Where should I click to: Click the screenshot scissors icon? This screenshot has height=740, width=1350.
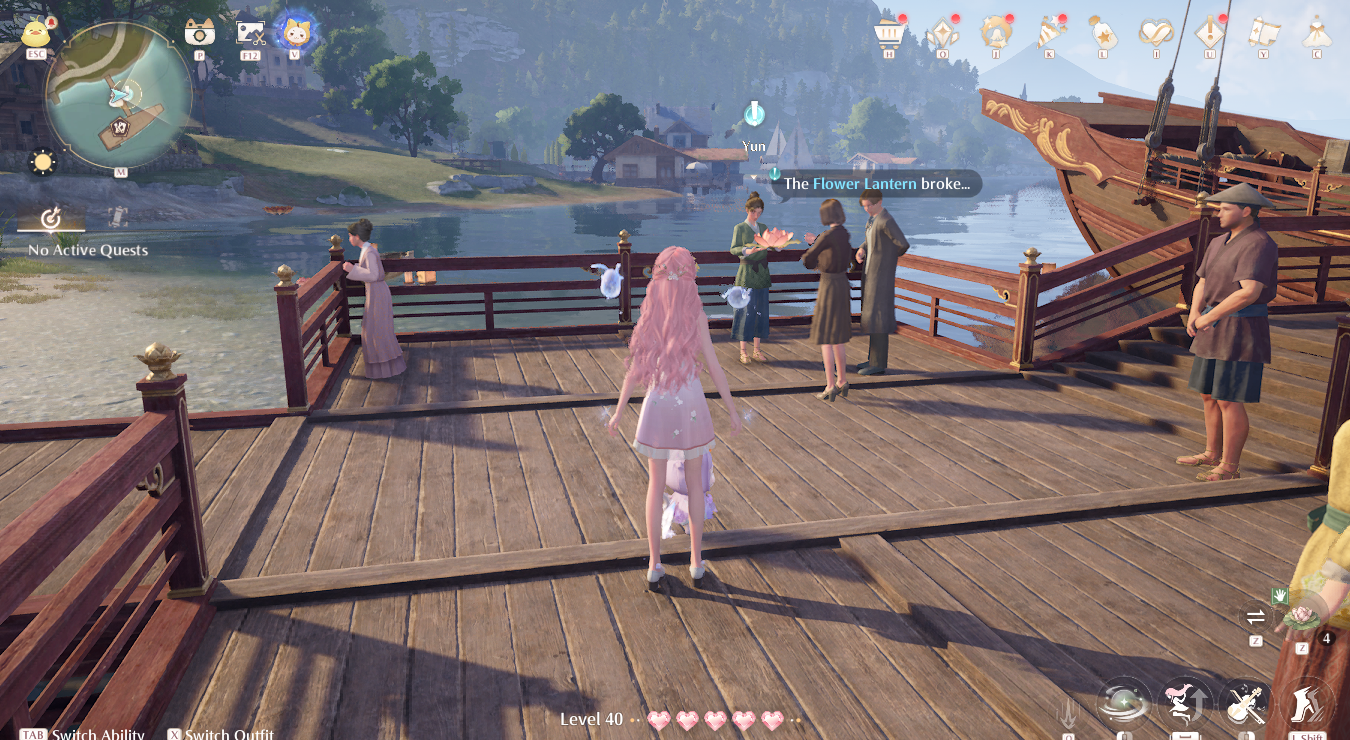[250, 32]
